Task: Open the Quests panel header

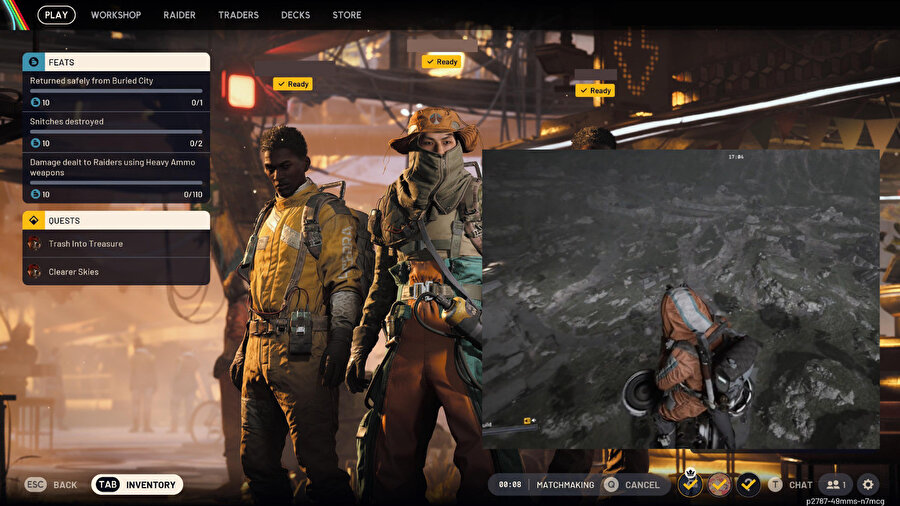Action: (116, 220)
